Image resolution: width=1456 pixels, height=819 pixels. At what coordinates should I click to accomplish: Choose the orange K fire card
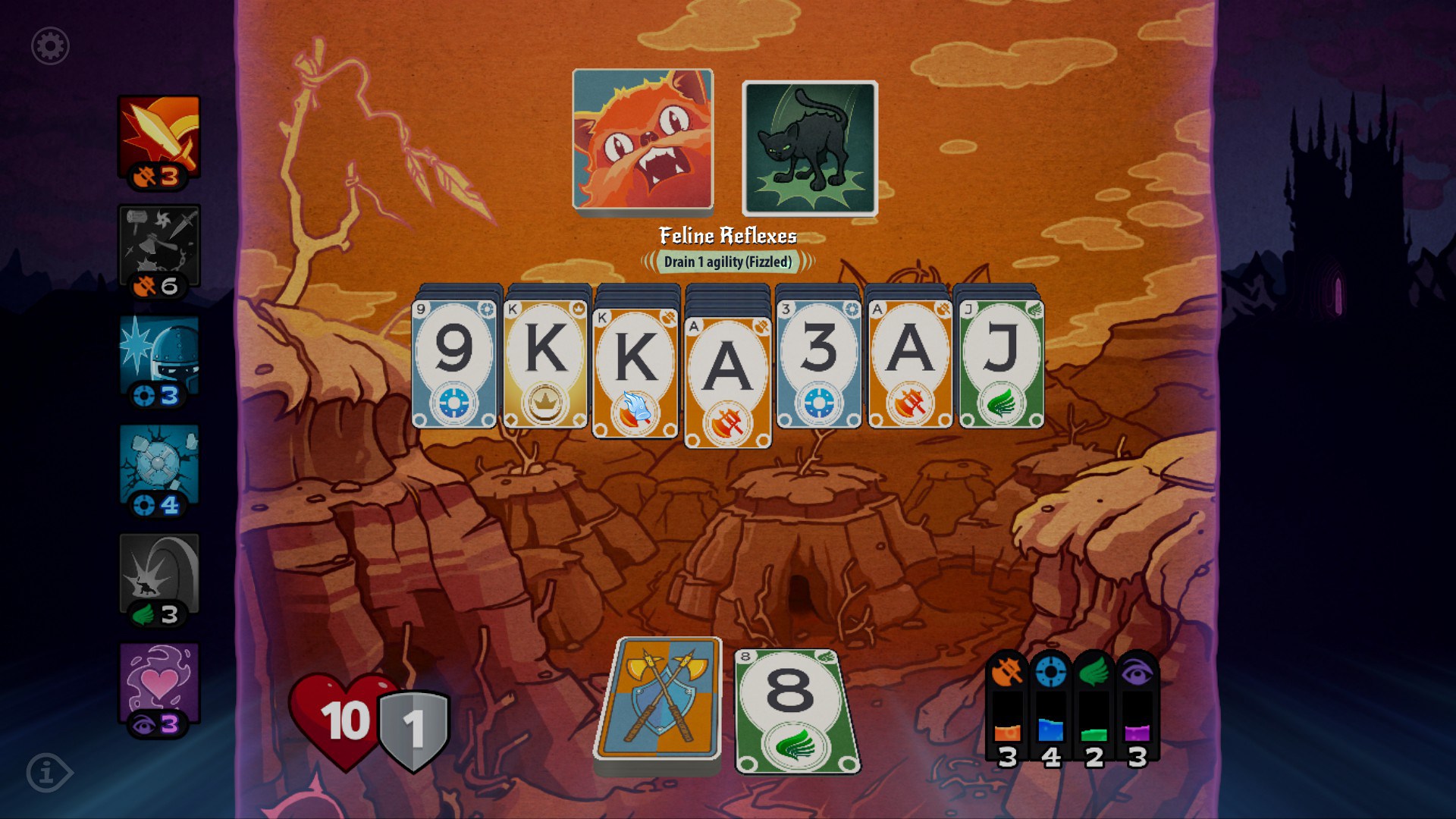point(635,372)
